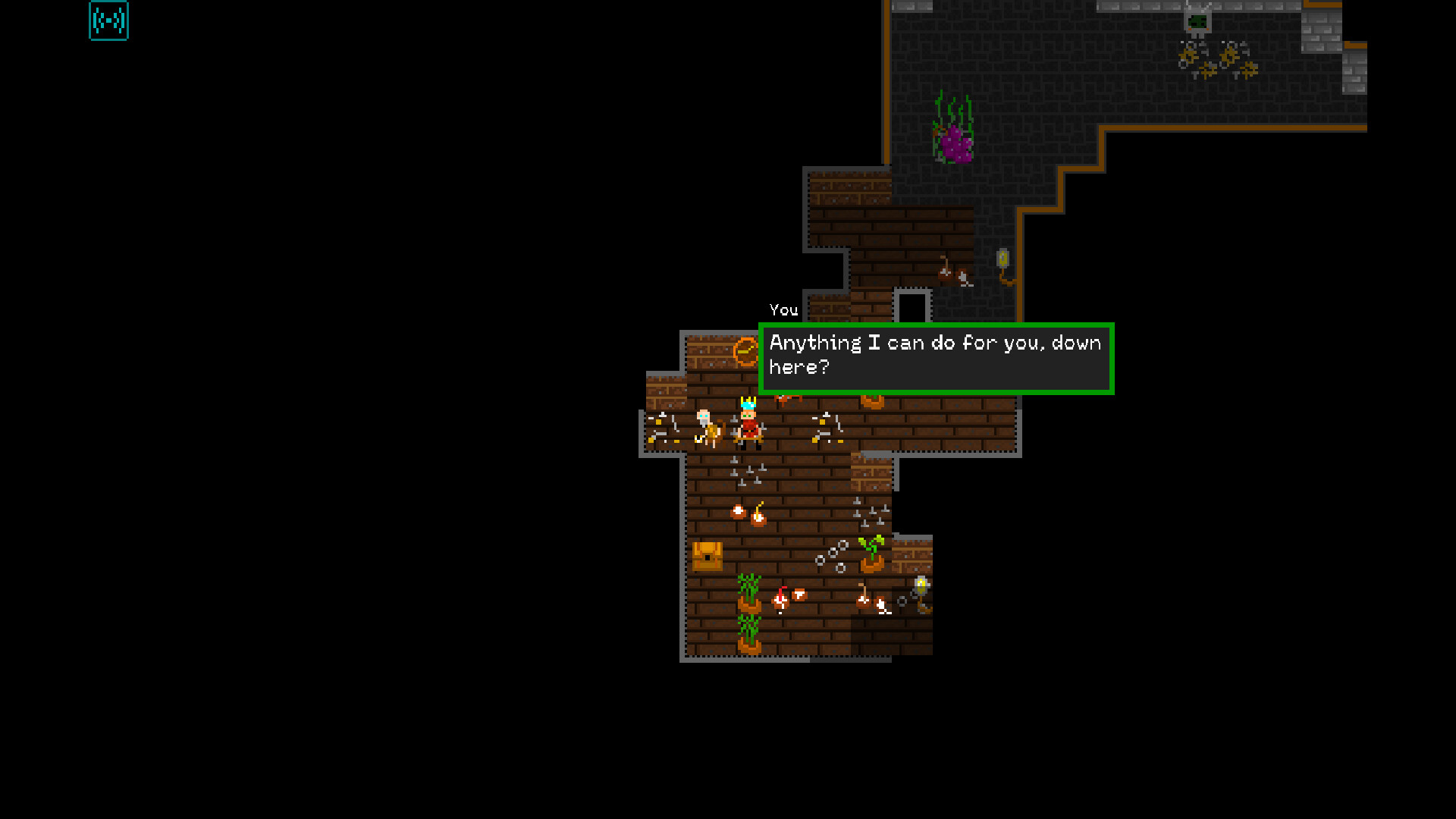Click the green face portrait on the stone wall

coord(1198,23)
